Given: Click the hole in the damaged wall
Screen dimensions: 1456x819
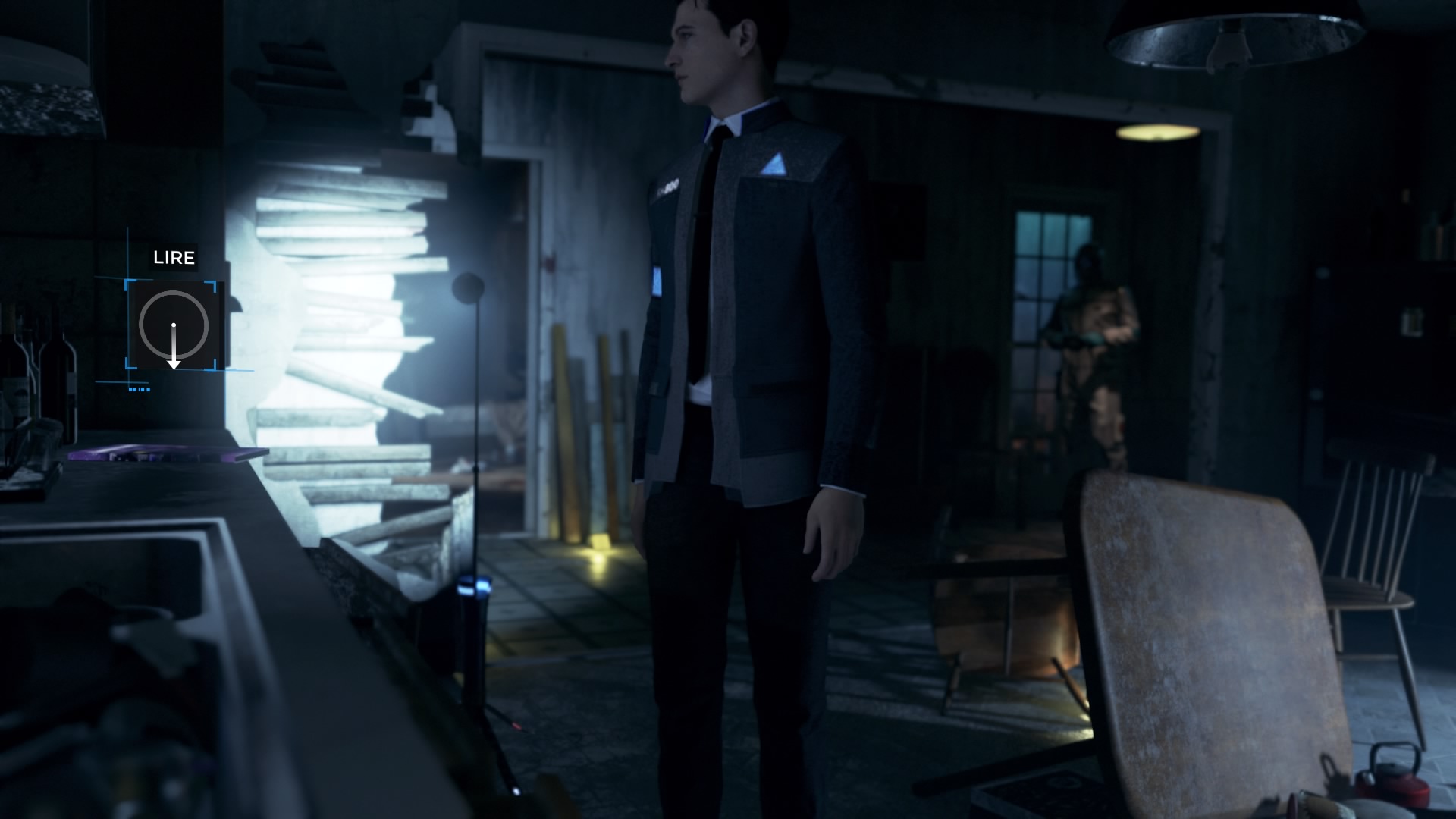Looking at the screenshot, I should pos(341,303).
